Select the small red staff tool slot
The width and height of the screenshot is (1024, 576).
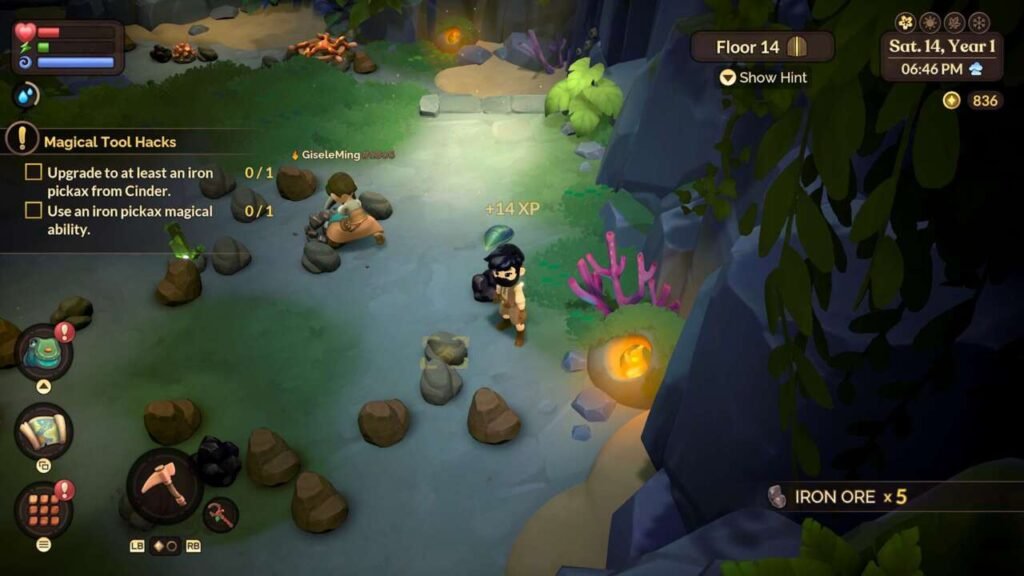(221, 515)
